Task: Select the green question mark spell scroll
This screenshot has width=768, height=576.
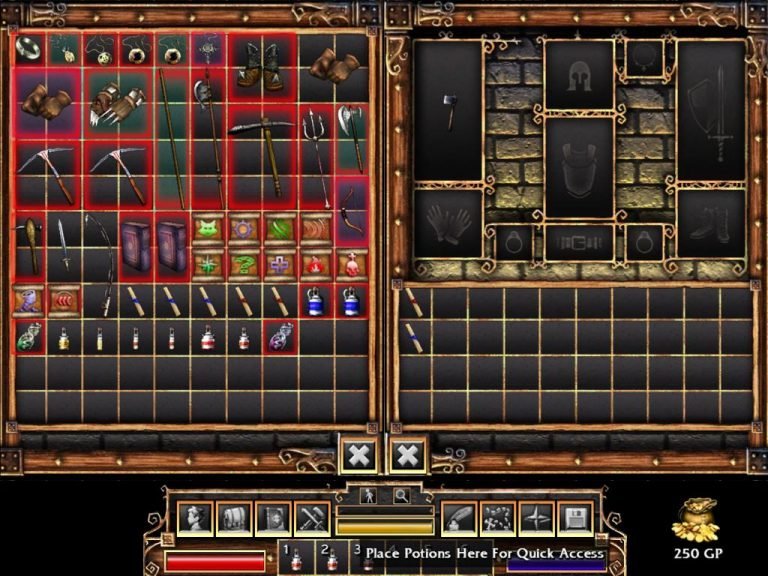Action: point(244,263)
